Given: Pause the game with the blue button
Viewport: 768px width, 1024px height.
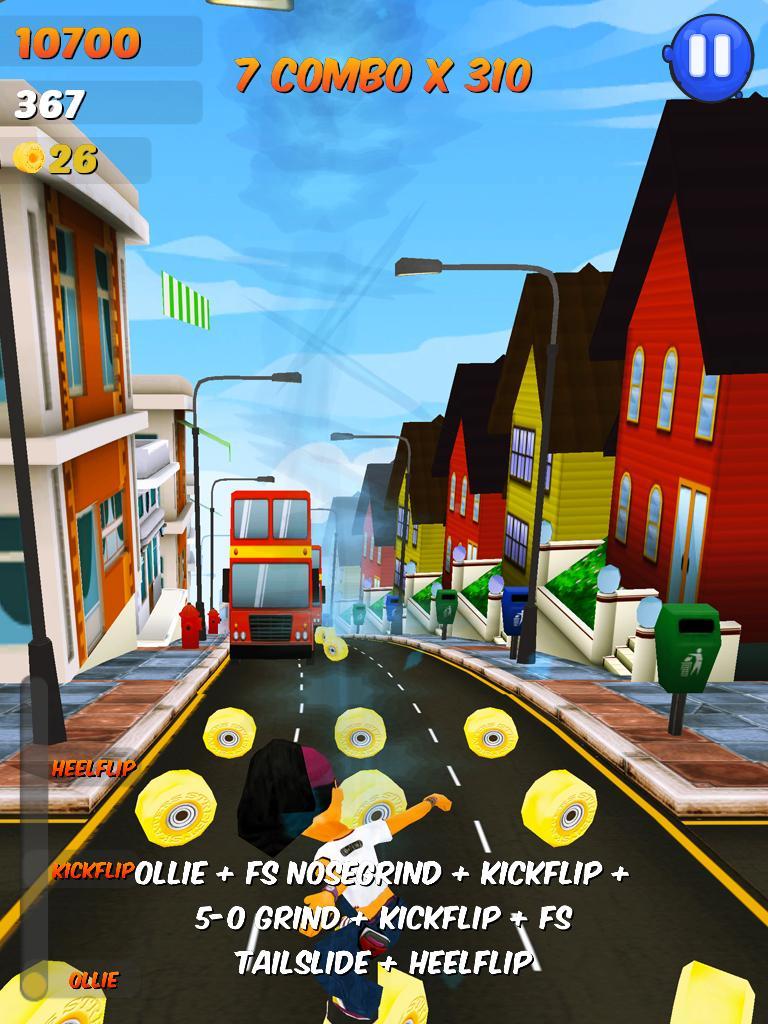Looking at the screenshot, I should (711, 54).
